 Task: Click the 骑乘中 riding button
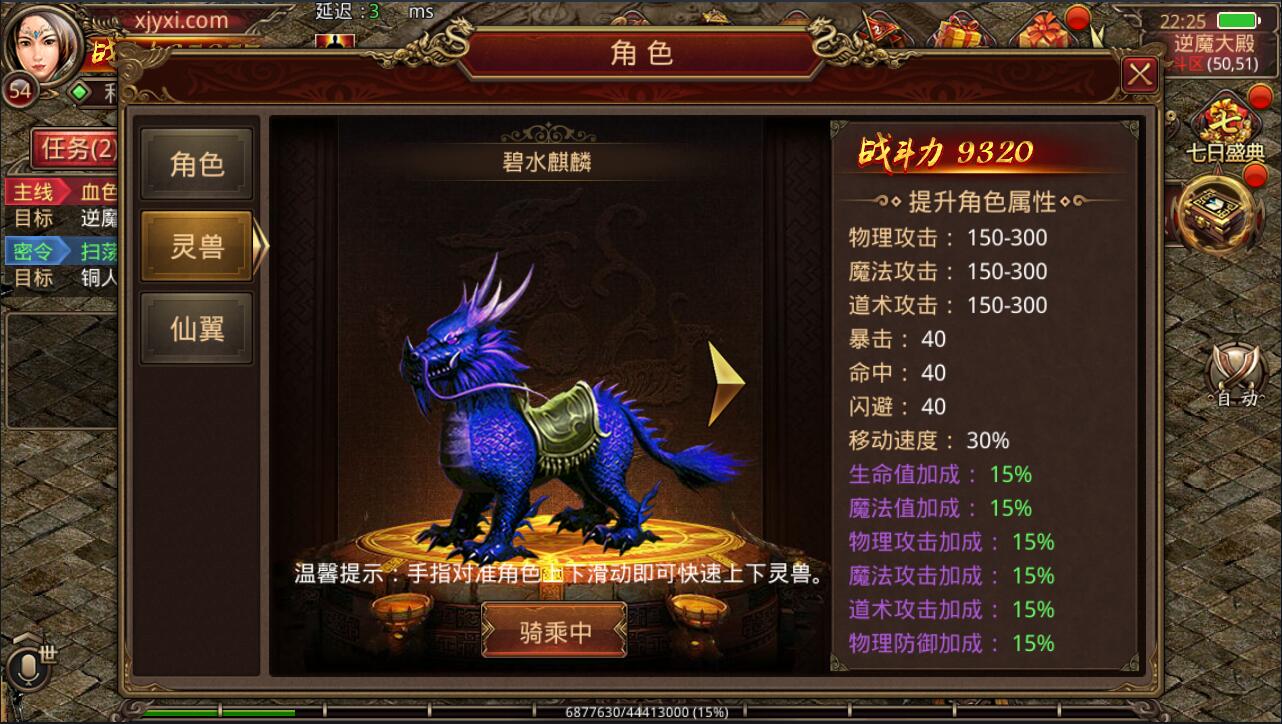555,631
